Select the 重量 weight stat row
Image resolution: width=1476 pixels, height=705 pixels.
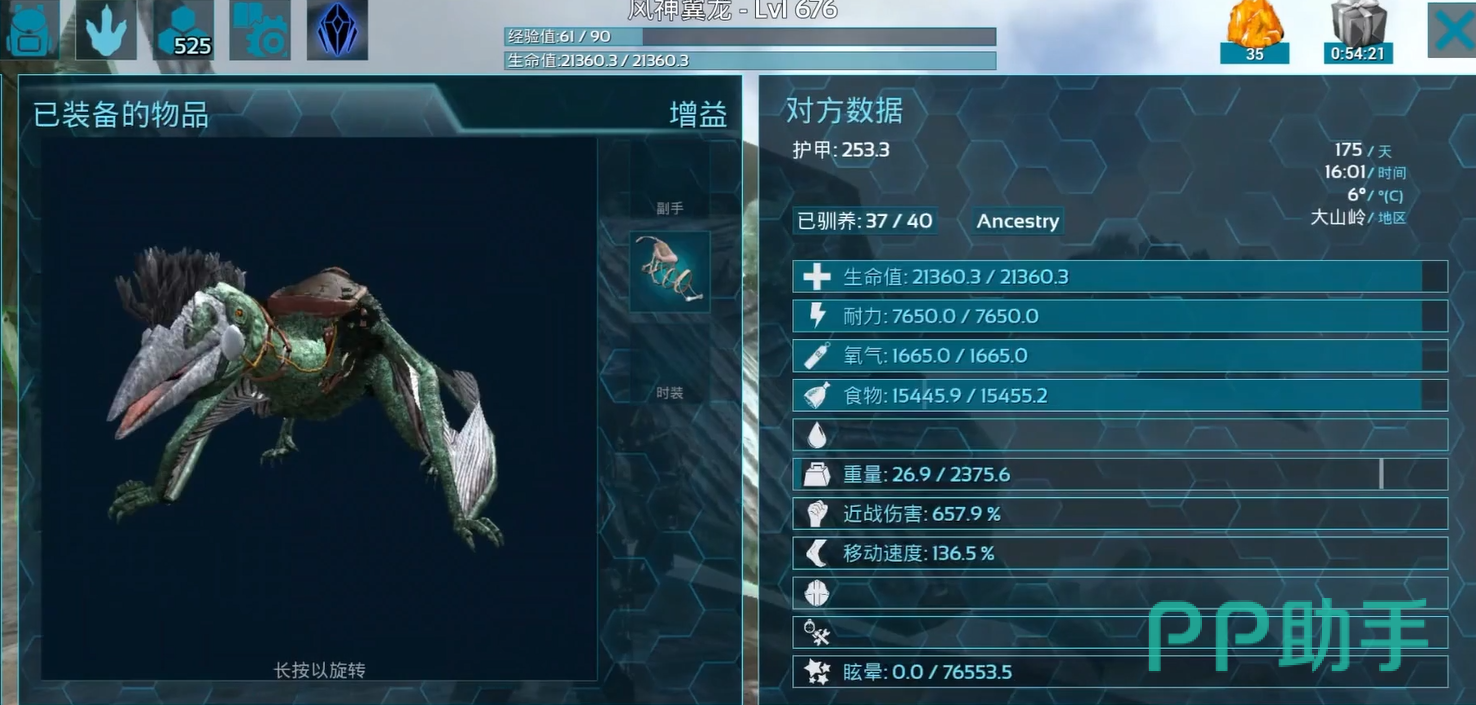tap(1119, 474)
